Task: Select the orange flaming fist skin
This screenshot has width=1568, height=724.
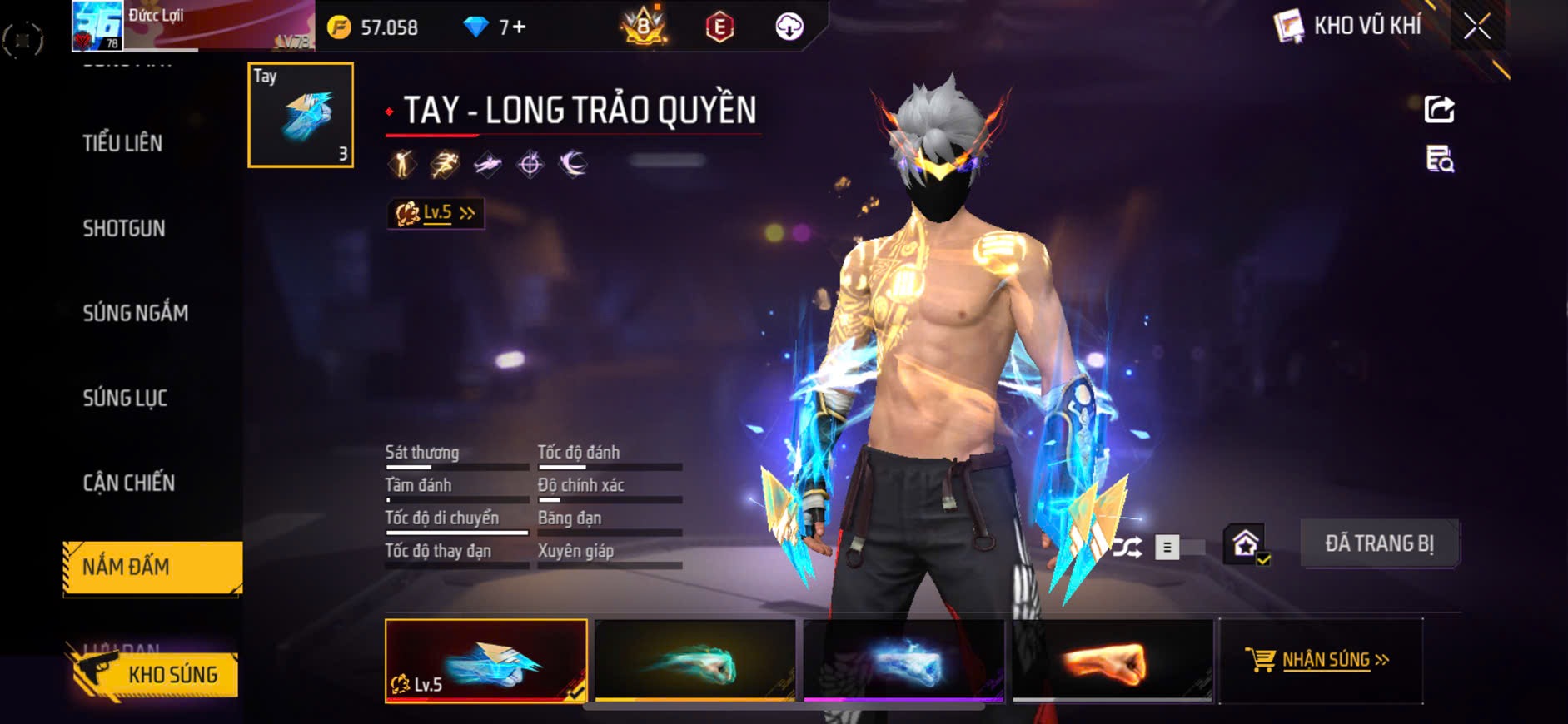Action: coord(1112,661)
